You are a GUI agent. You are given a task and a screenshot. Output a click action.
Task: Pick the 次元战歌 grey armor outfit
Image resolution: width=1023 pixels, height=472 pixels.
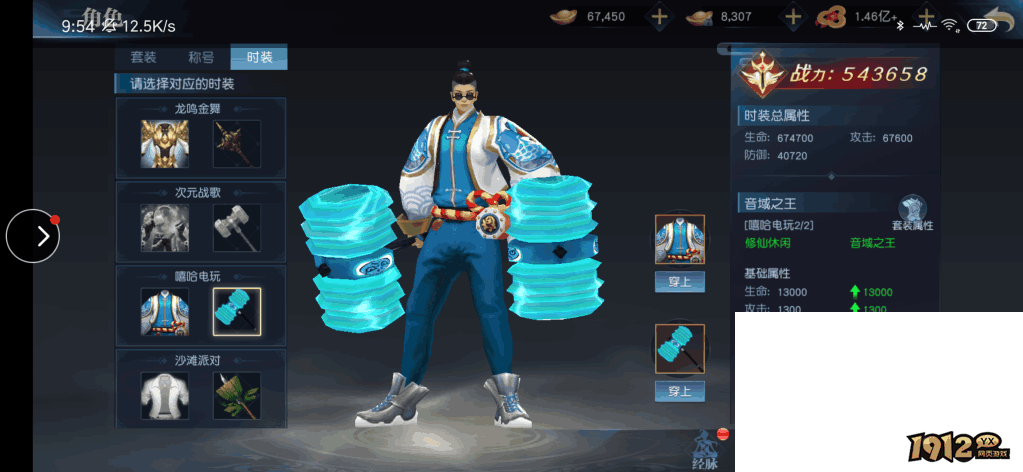coord(165,228)
